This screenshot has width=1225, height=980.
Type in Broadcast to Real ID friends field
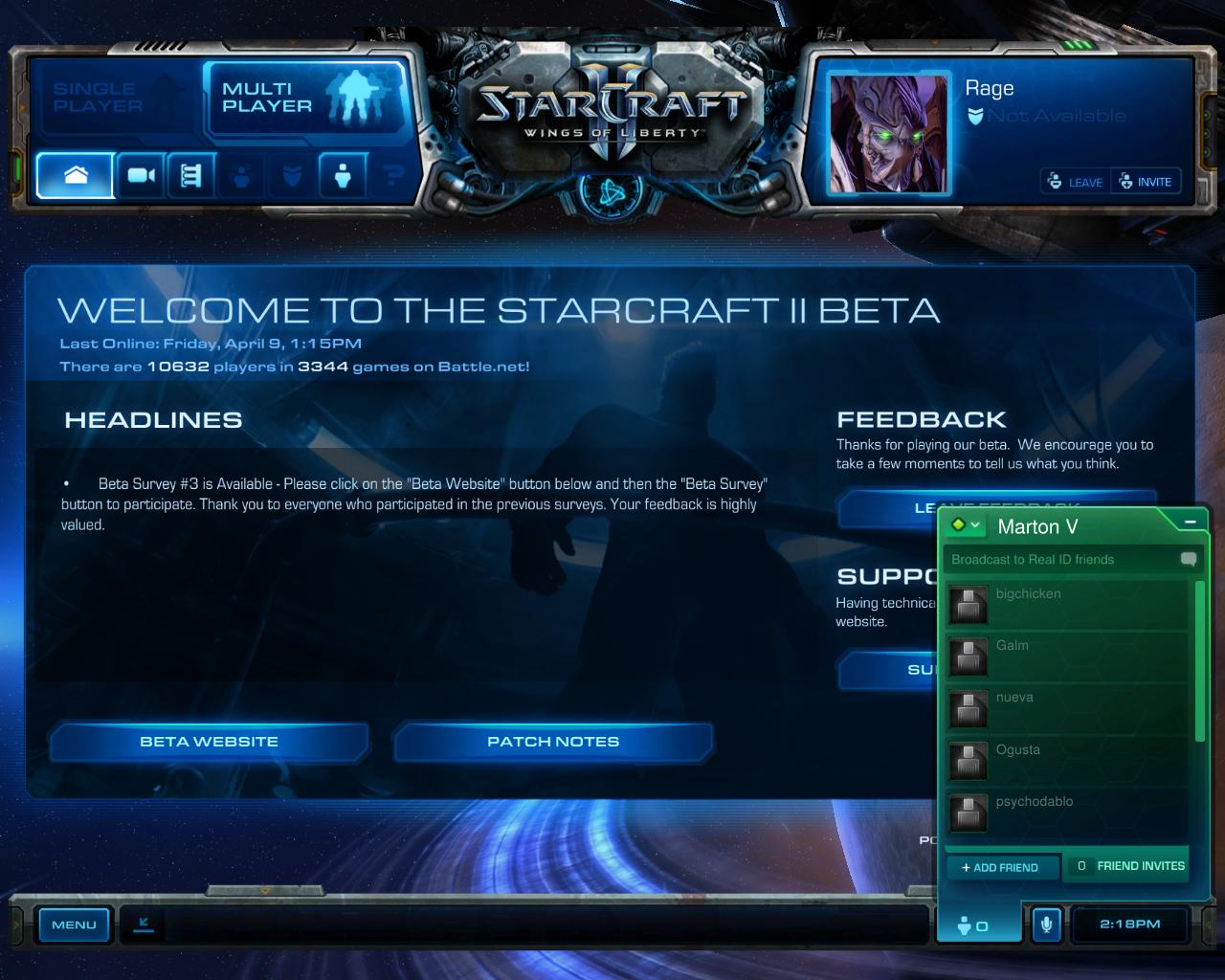point(1062,560)
